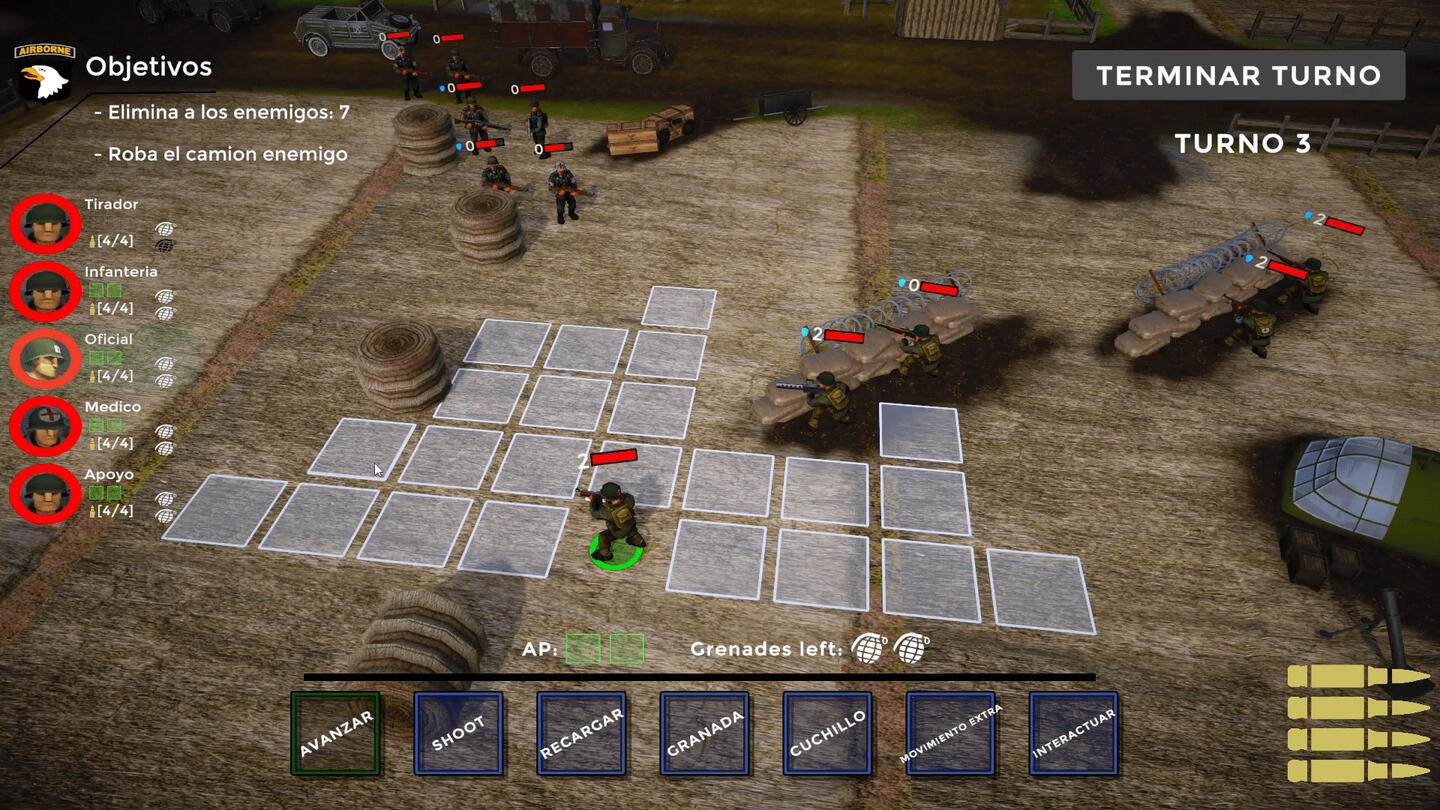
Task: Select the Avanzar action
Action: click(336, 733)
